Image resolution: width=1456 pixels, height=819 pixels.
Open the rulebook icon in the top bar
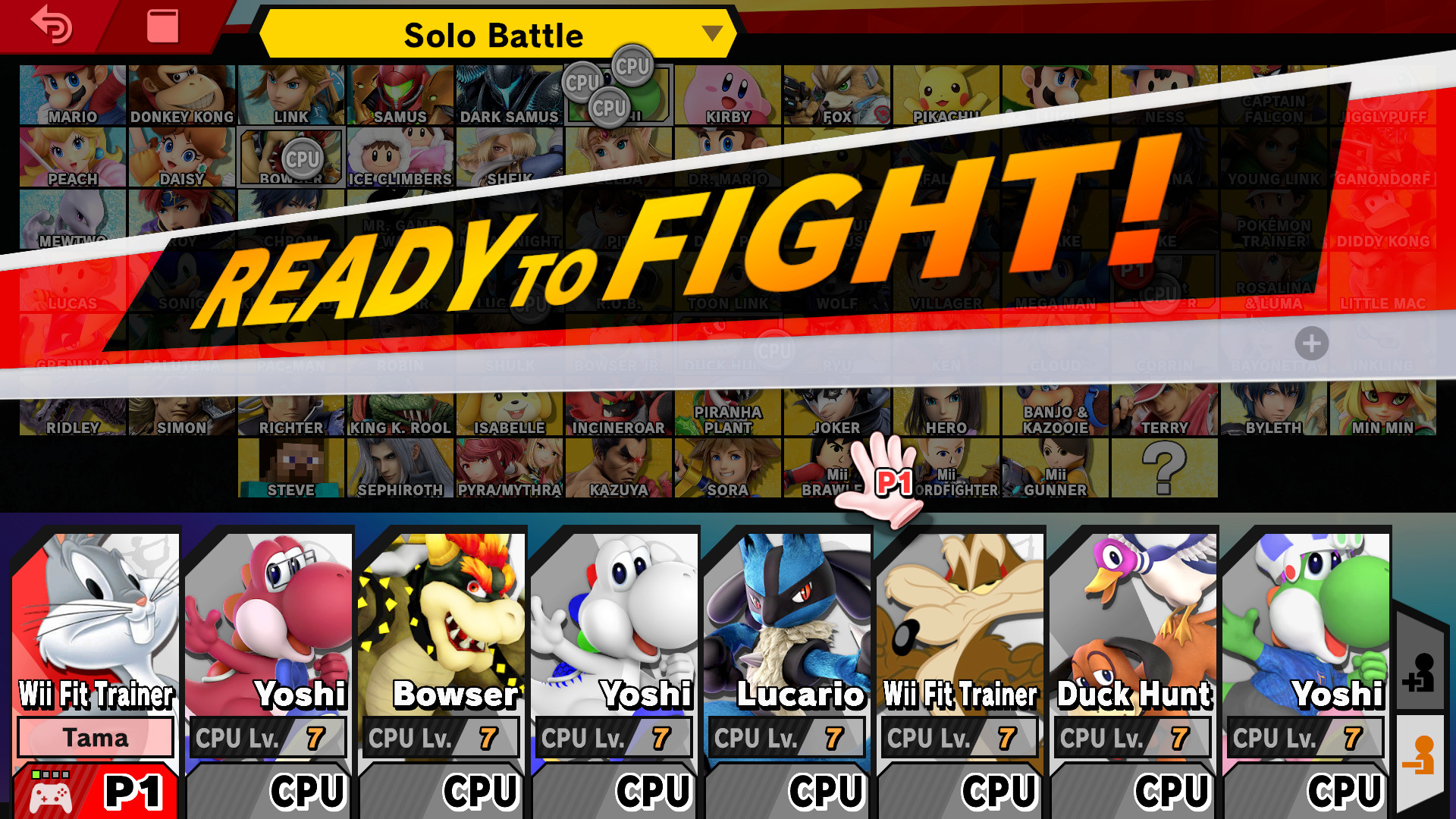162,27
